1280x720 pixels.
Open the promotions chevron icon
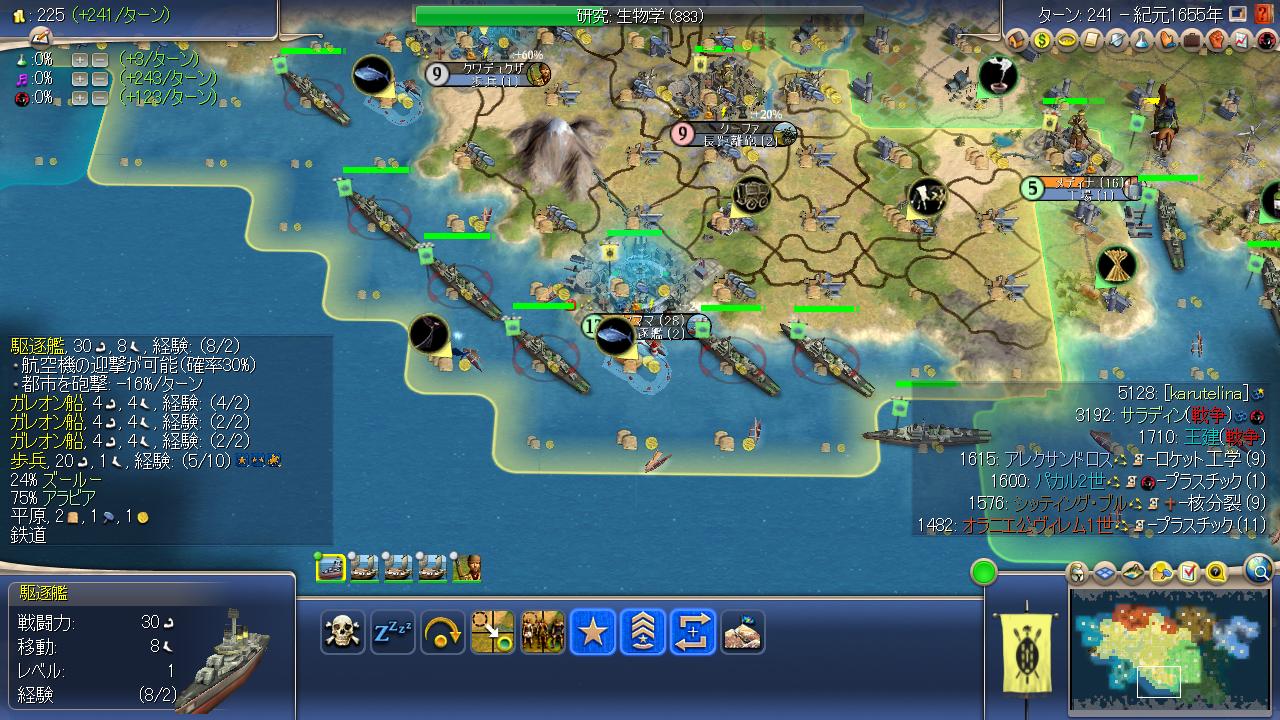643,632
